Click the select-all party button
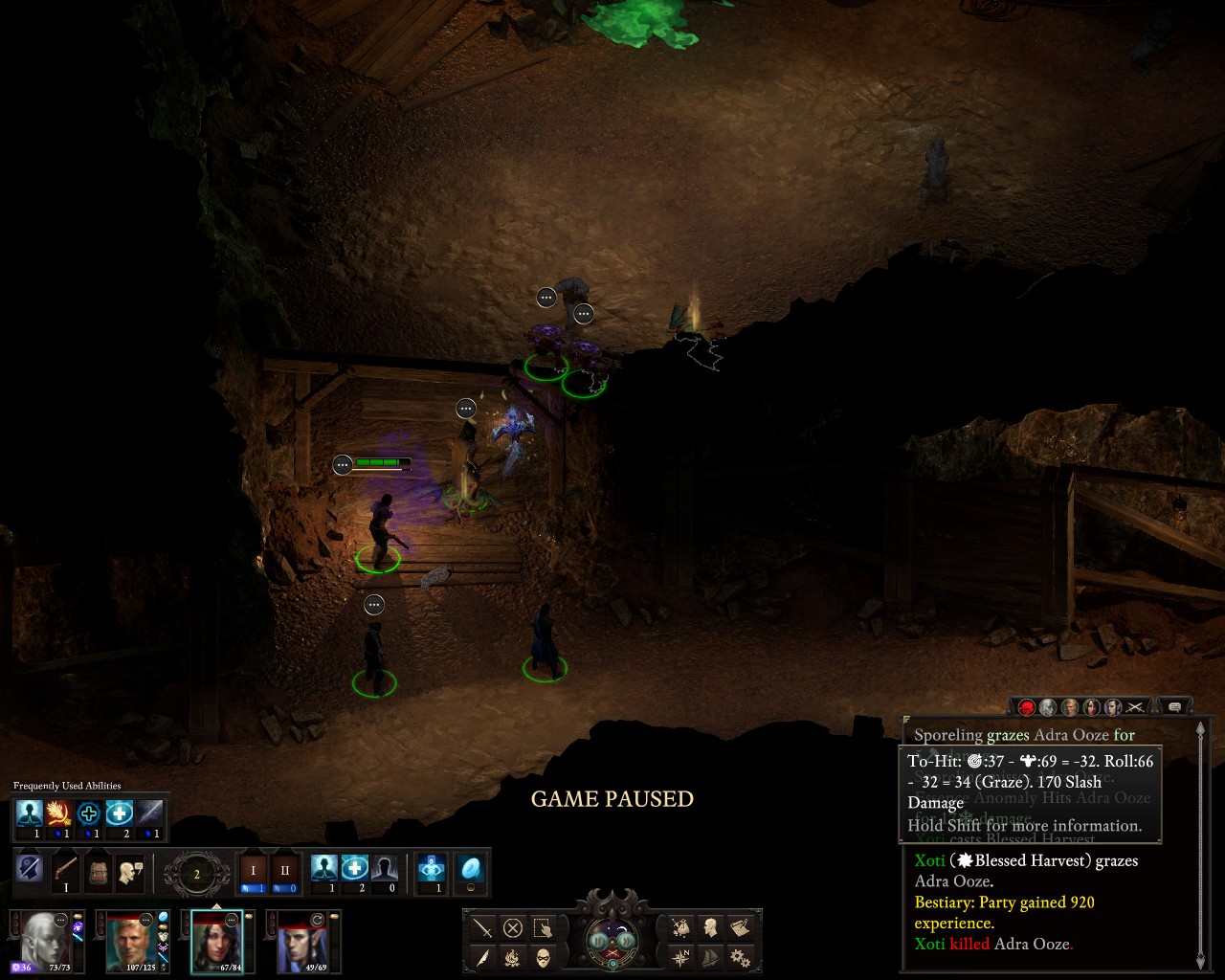Viewport: 1225px width, 980px height. point(543,927)
